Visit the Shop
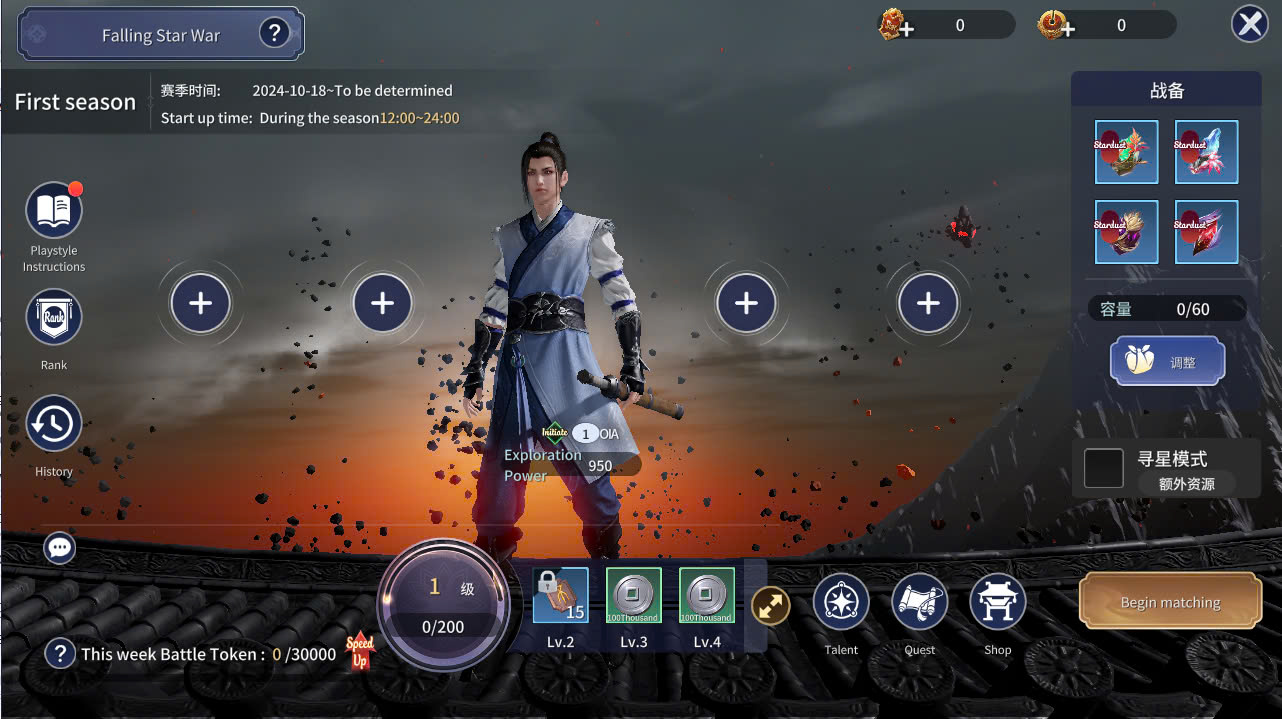Screen dimensions: 1282x719 coord(997,603)
